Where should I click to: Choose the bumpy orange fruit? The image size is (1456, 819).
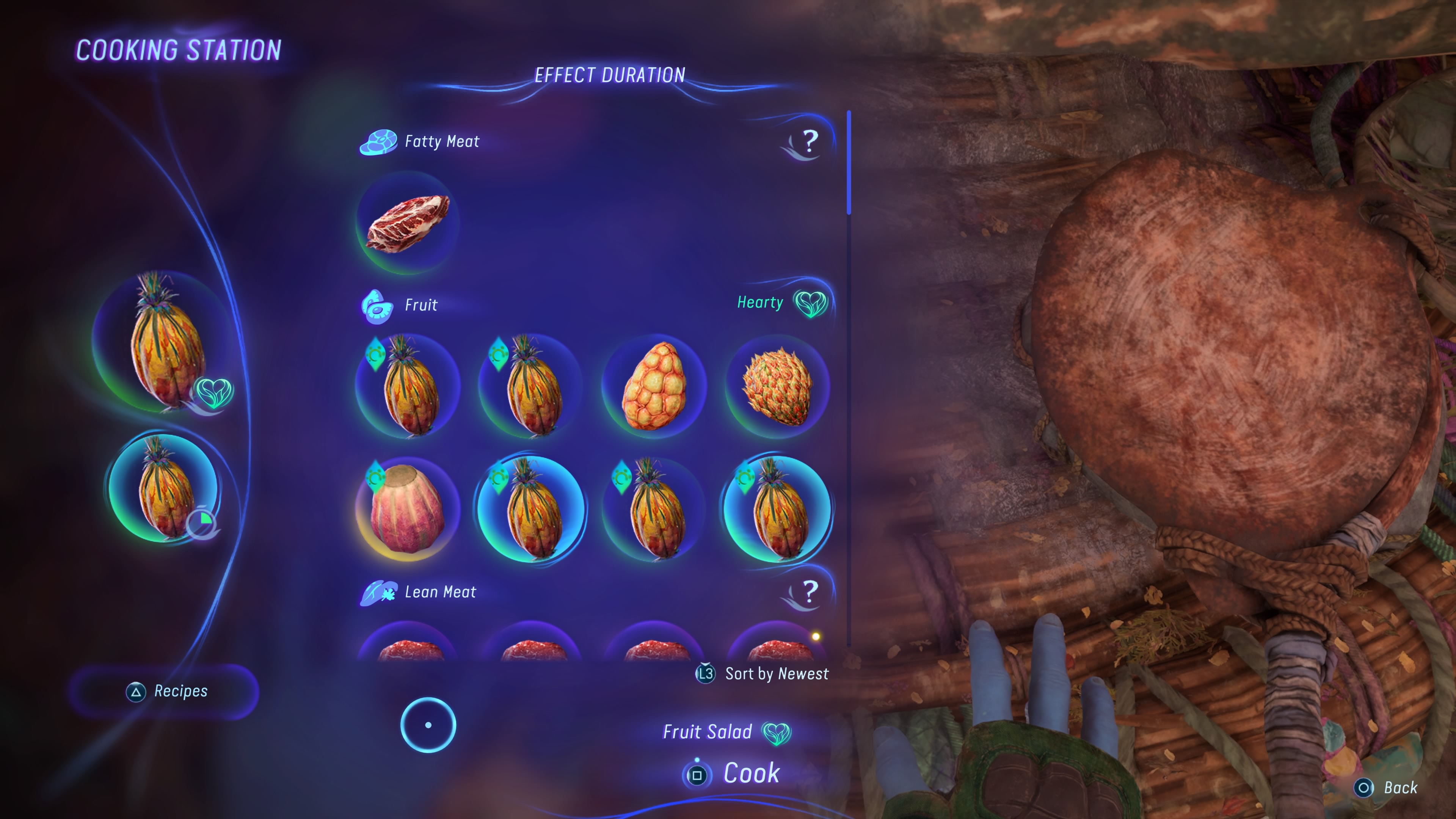[x=654, y=386]
